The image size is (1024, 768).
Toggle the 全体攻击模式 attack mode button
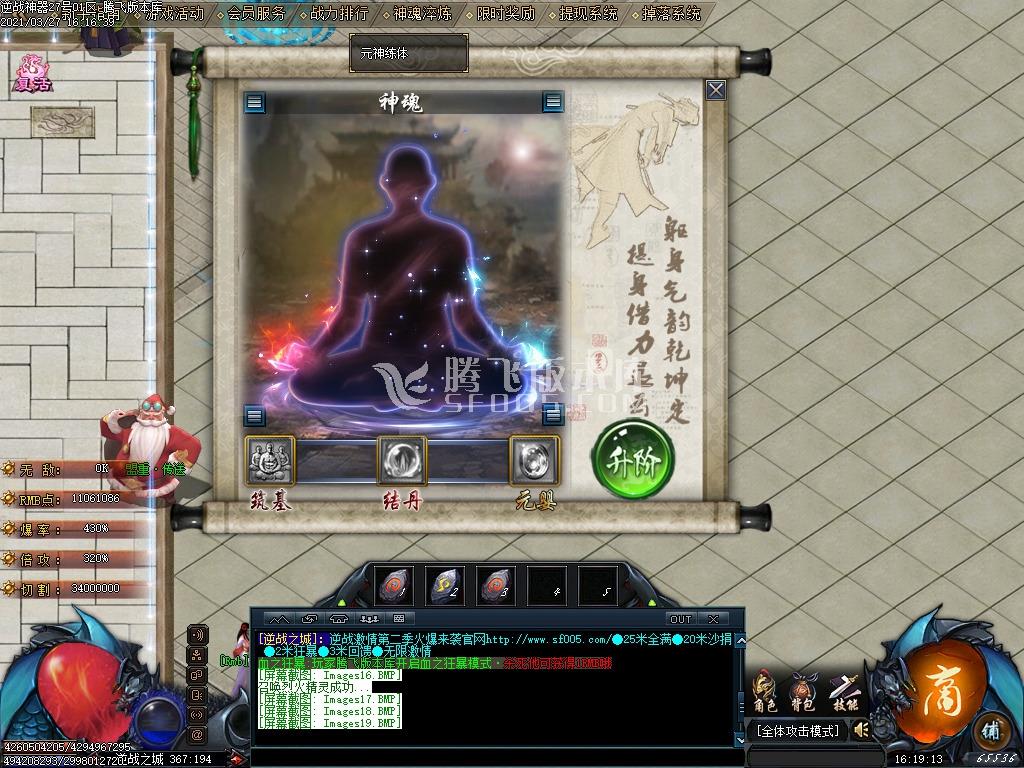pos(797,731)
